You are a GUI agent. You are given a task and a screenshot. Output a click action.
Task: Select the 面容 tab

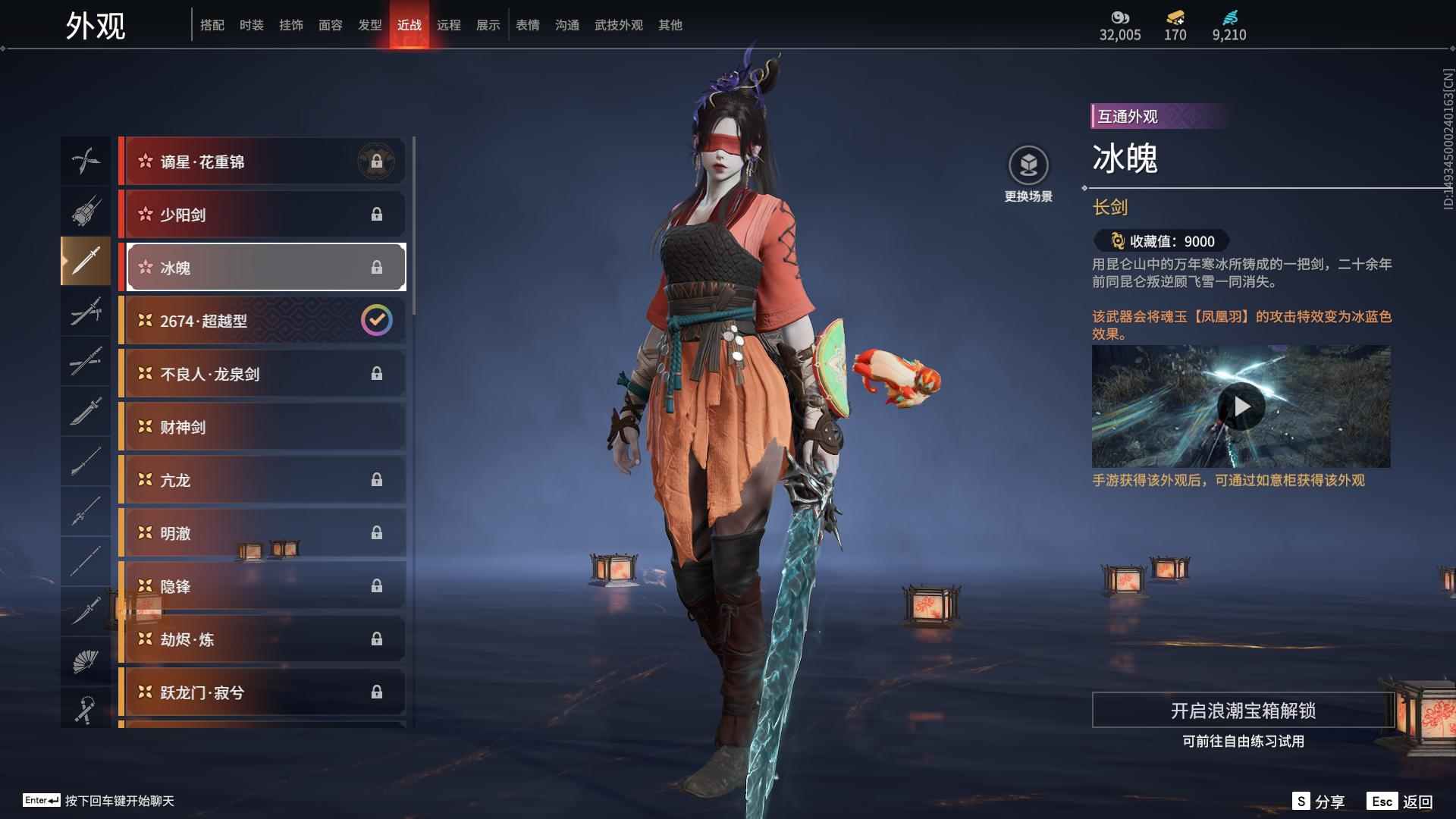coord(330,25)
